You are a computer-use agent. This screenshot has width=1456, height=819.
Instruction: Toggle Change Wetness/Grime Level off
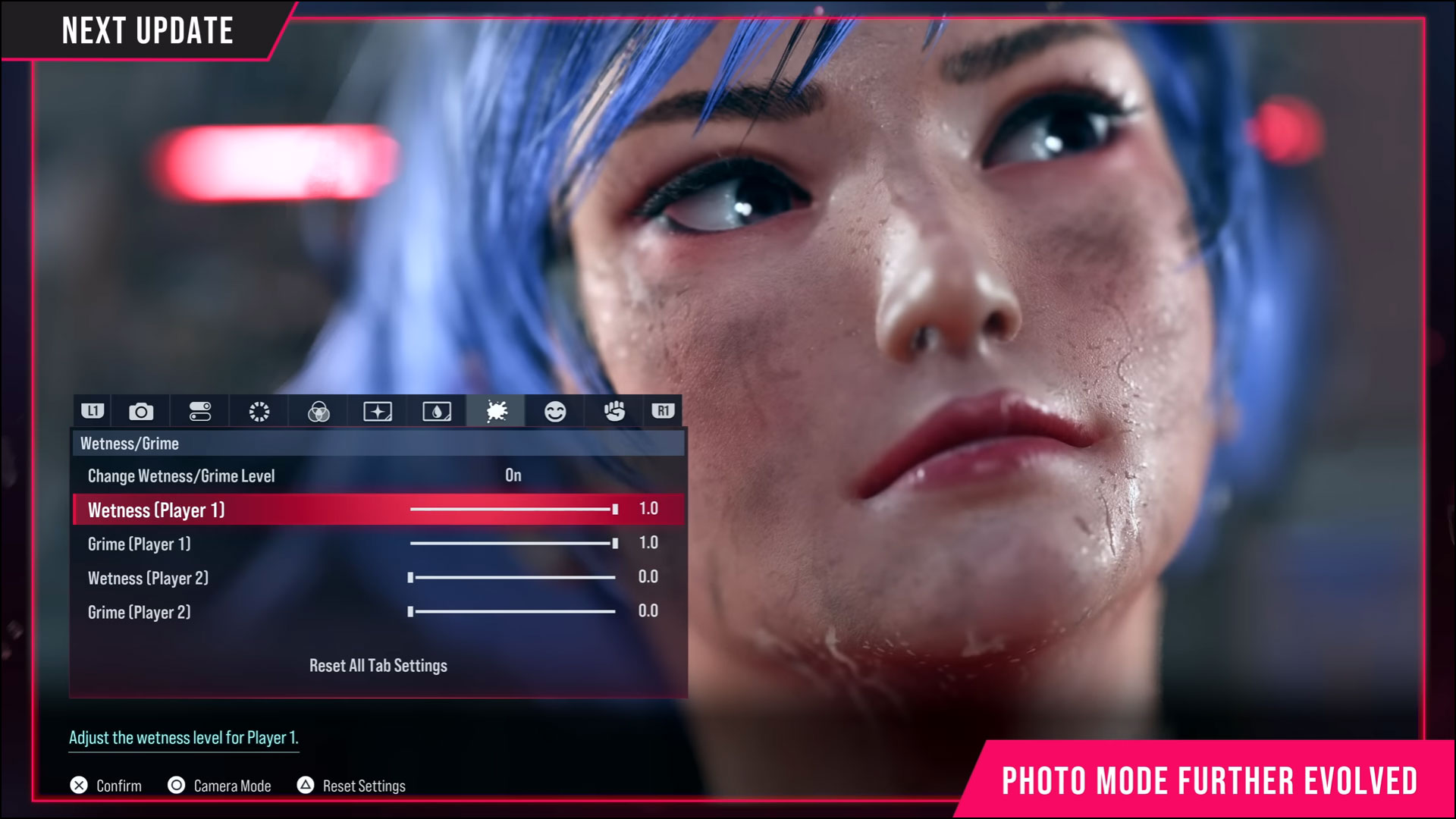(x=513, y=475)
